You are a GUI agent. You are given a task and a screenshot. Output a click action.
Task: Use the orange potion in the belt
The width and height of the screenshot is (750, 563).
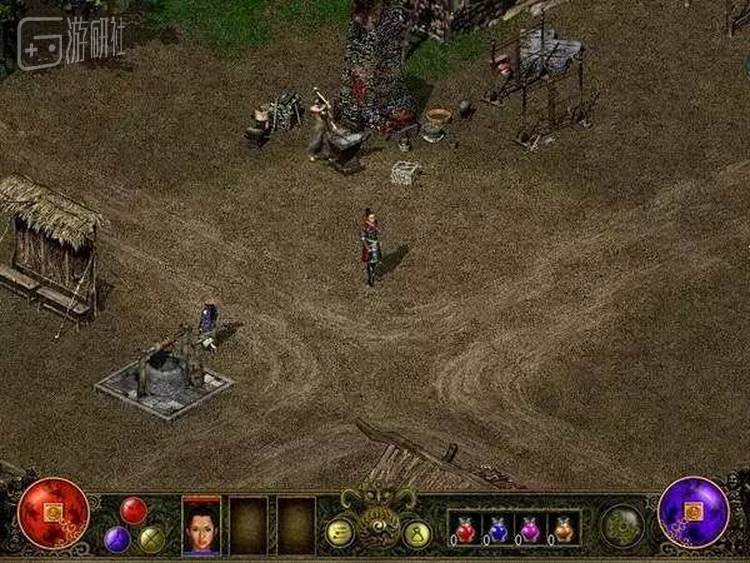[564, 529]
